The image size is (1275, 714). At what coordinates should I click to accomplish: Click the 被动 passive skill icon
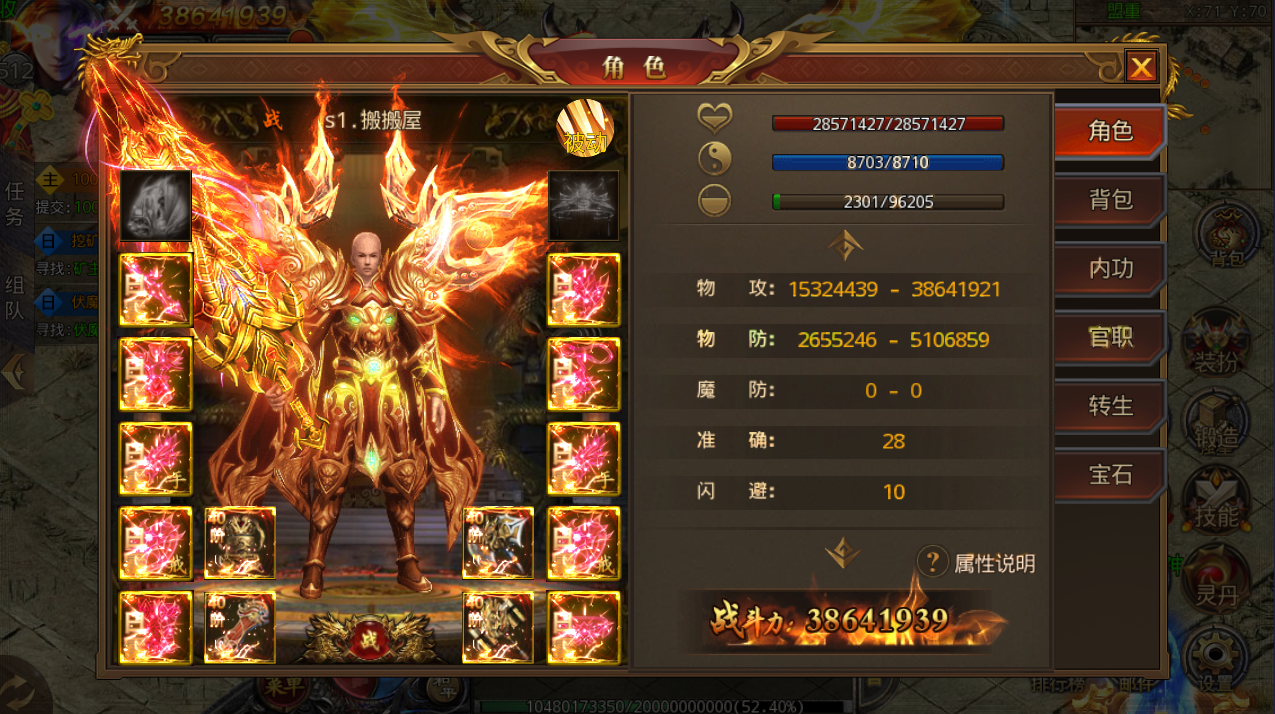(x=585, y=129)
